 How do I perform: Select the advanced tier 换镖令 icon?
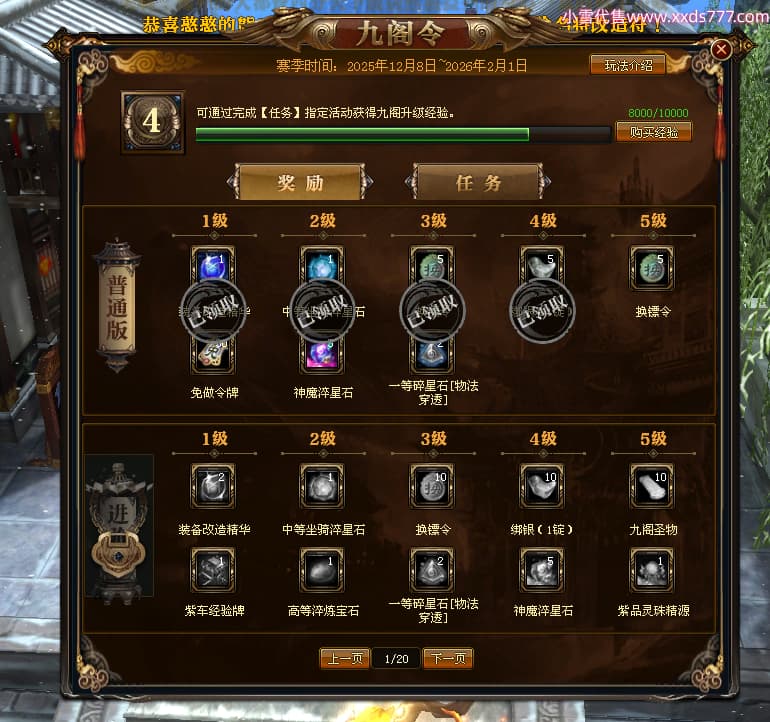tap(432, 486)
